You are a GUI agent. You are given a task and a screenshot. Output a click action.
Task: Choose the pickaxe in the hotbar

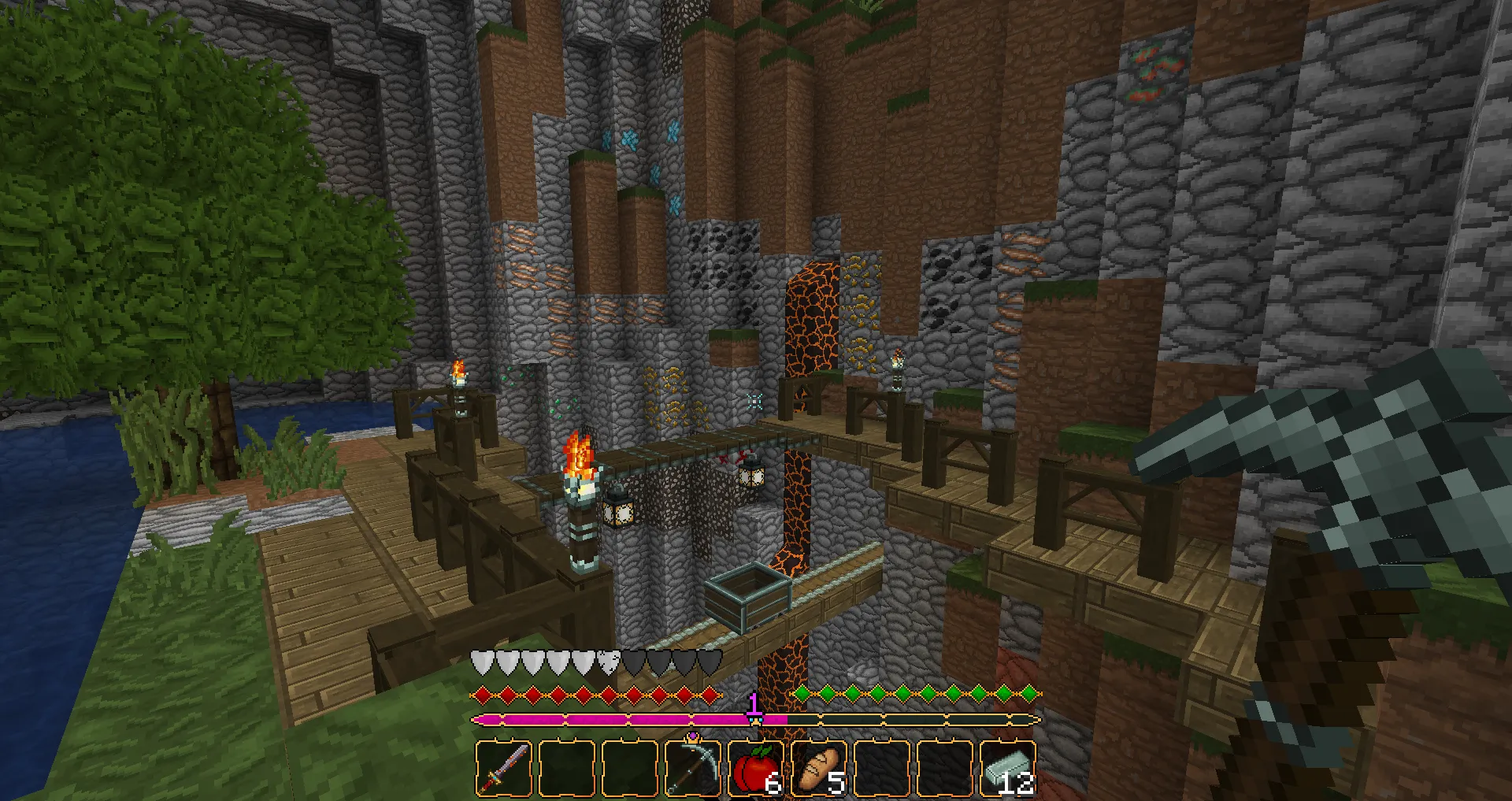pyautogui.click(x=692, y=768)
